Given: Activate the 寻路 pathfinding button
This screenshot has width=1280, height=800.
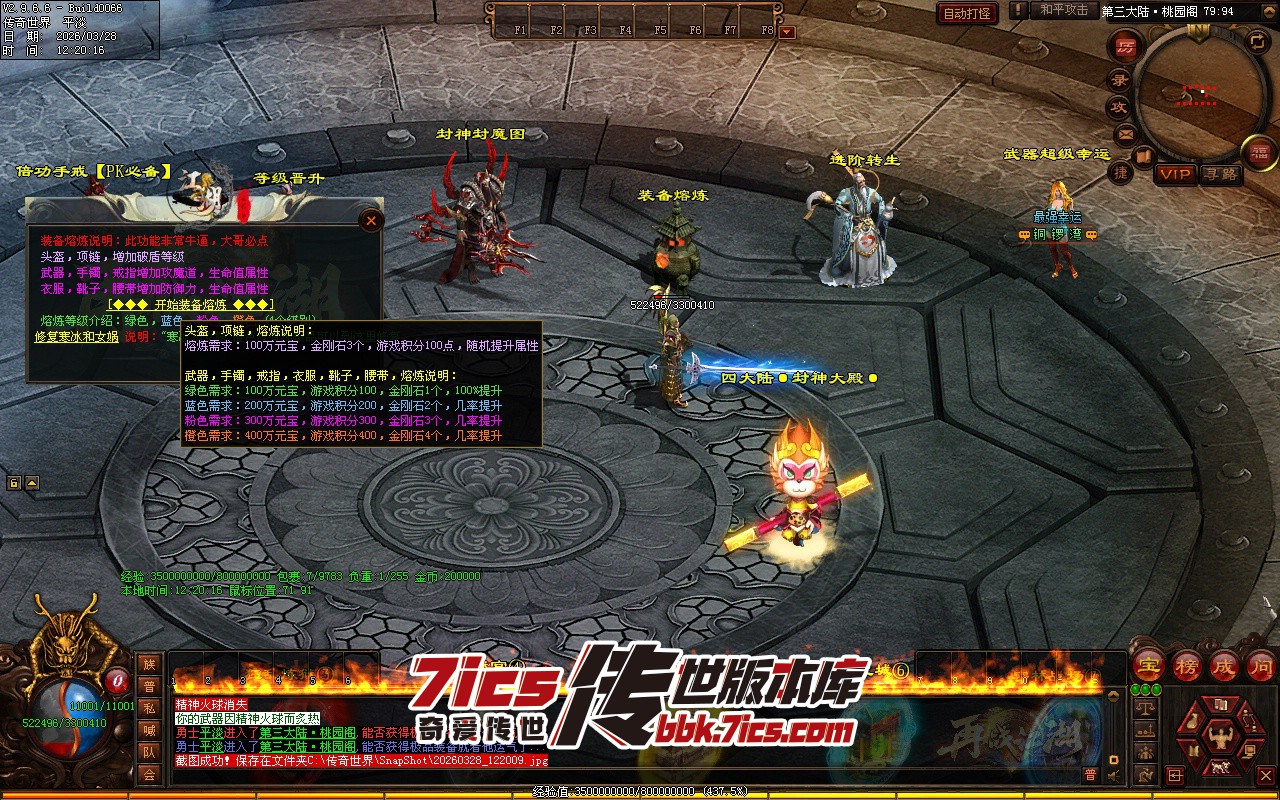Looking at the screenshot, I should coord(1220,174).
